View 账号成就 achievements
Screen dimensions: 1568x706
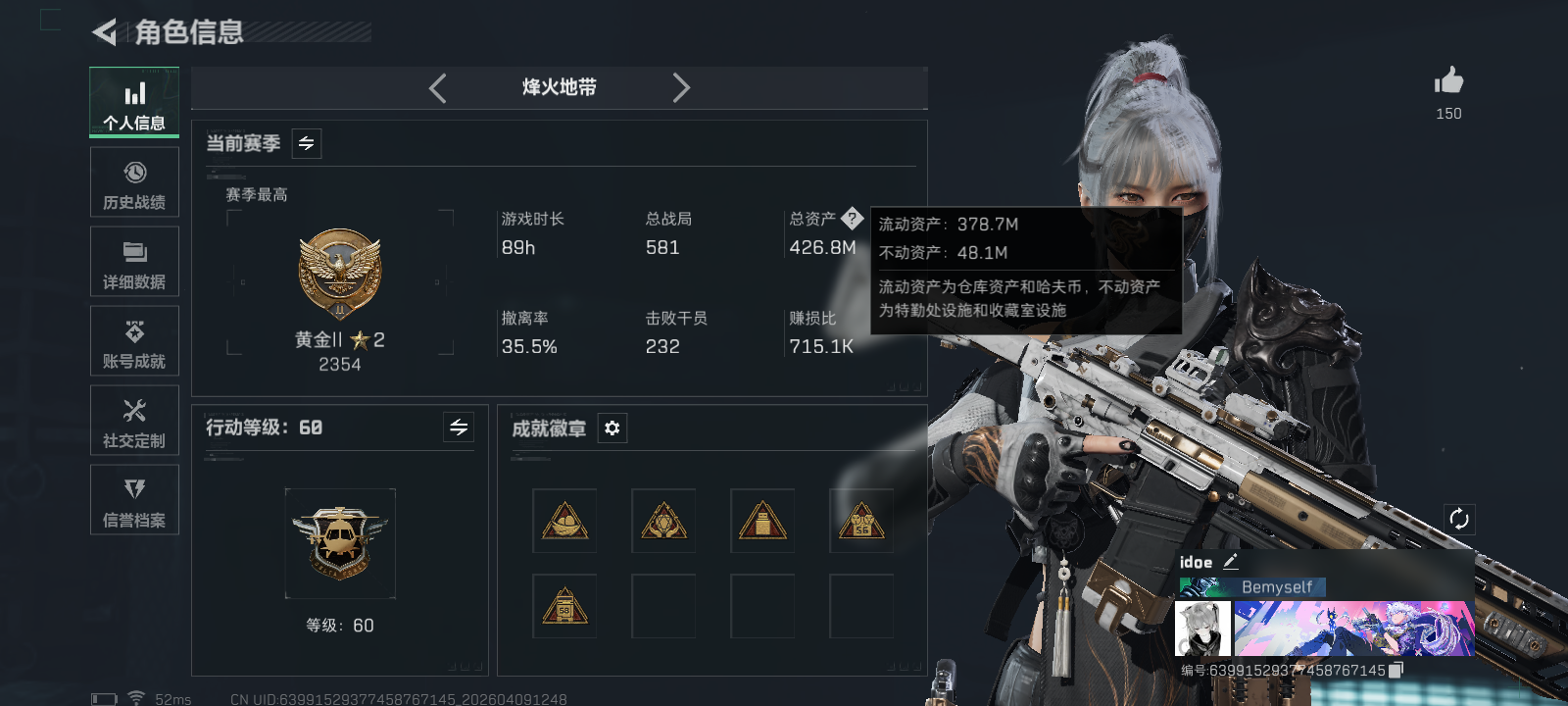coord(134,340)
